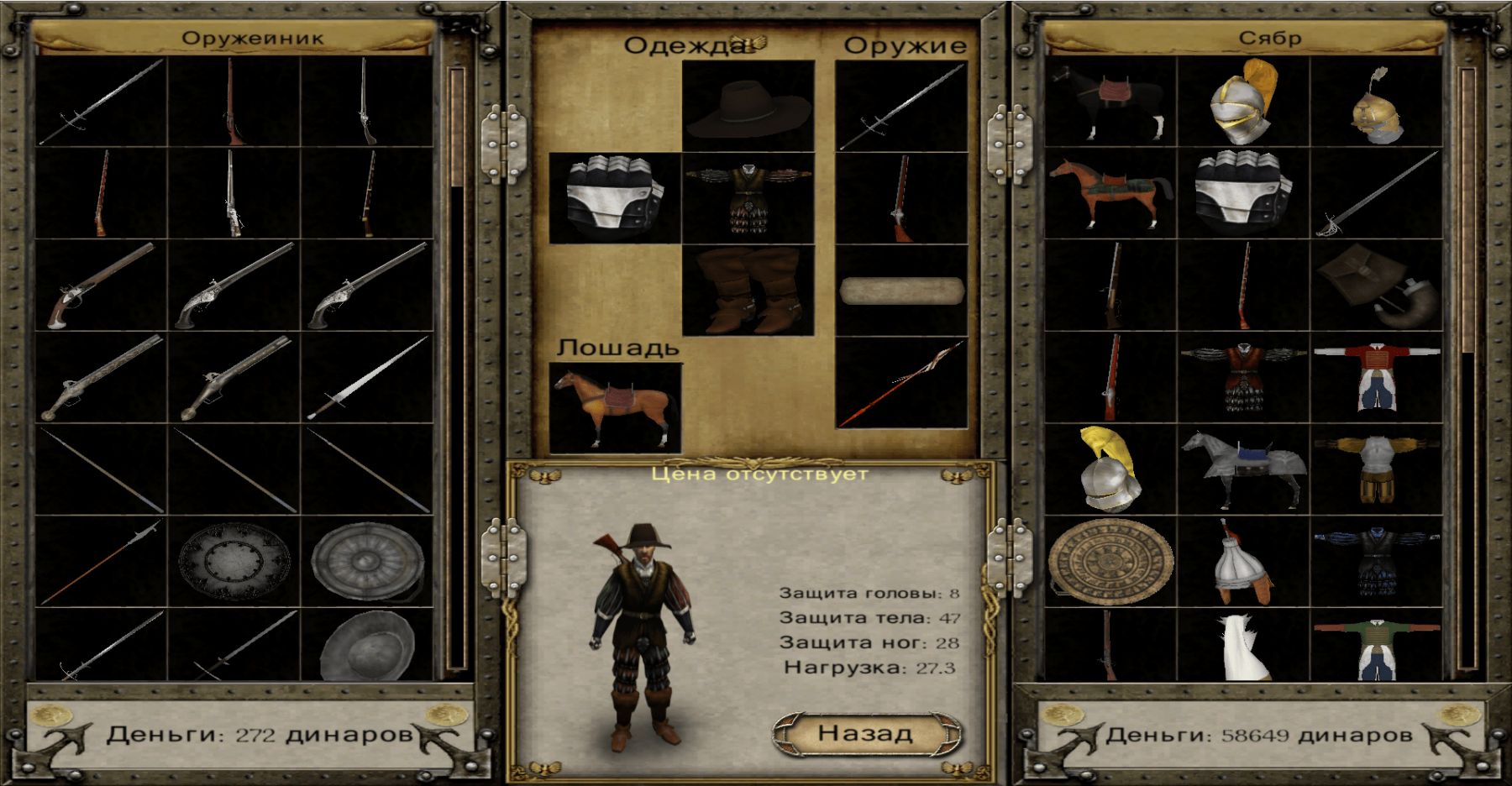Pick the white and gold plate armor
Image resolution: width=1512 pixels, height=786 pixels.
pyautogui.click(x=1376, y=470)
